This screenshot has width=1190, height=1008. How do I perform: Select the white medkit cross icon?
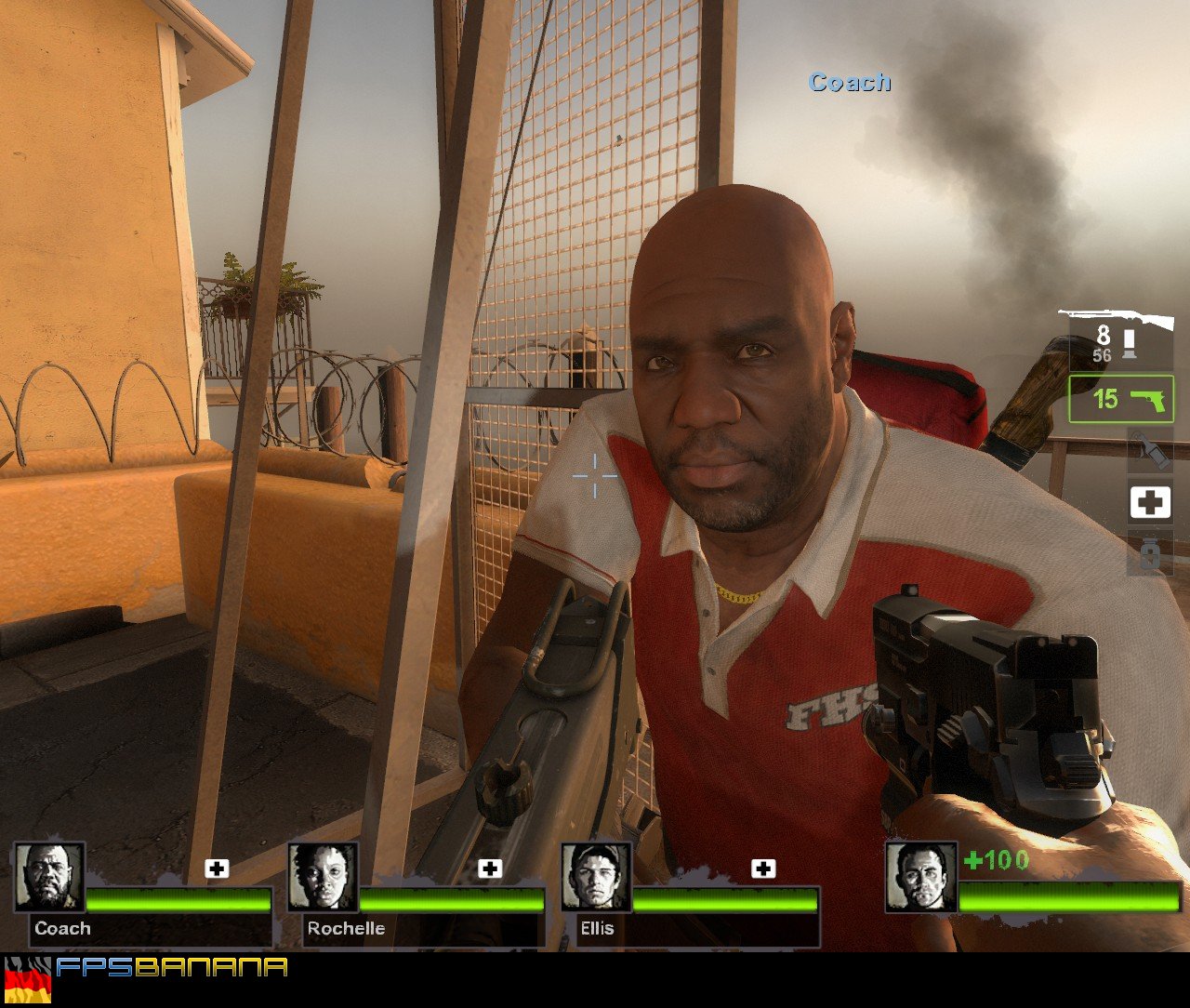[x=1151, y=502]
